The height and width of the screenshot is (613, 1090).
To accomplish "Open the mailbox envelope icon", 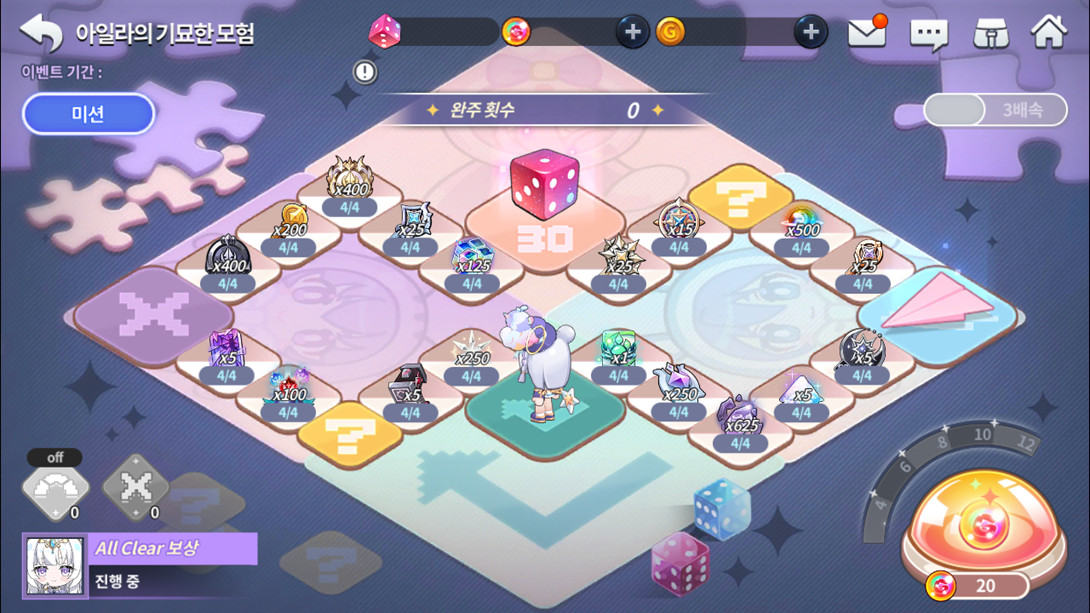I will tap(866, 33).
